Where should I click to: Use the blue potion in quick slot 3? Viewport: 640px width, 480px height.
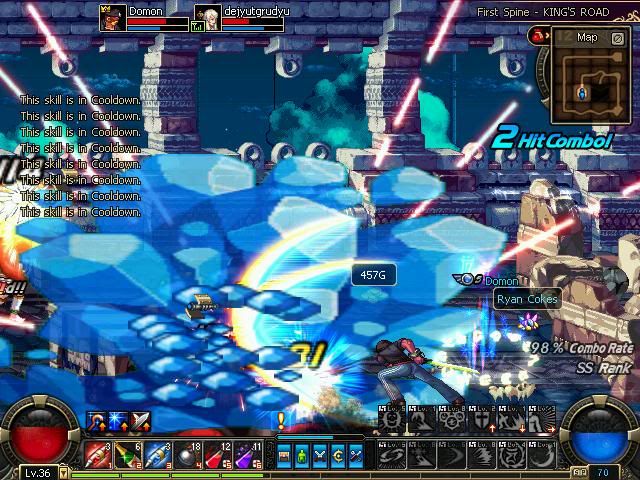coord(158,454)
